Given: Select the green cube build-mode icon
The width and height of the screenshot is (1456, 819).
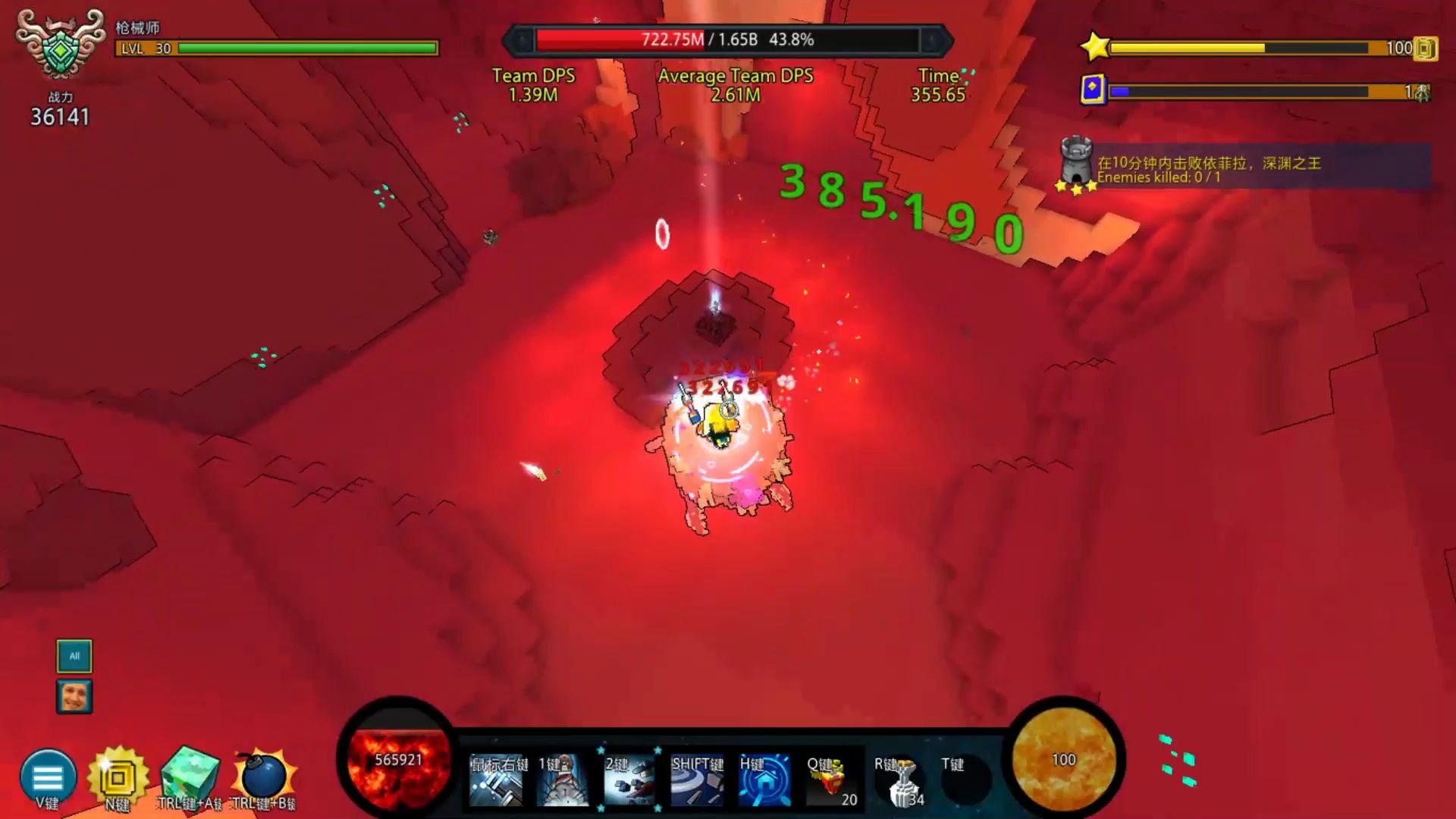Looking at the screenshot, I should [190, 777].
